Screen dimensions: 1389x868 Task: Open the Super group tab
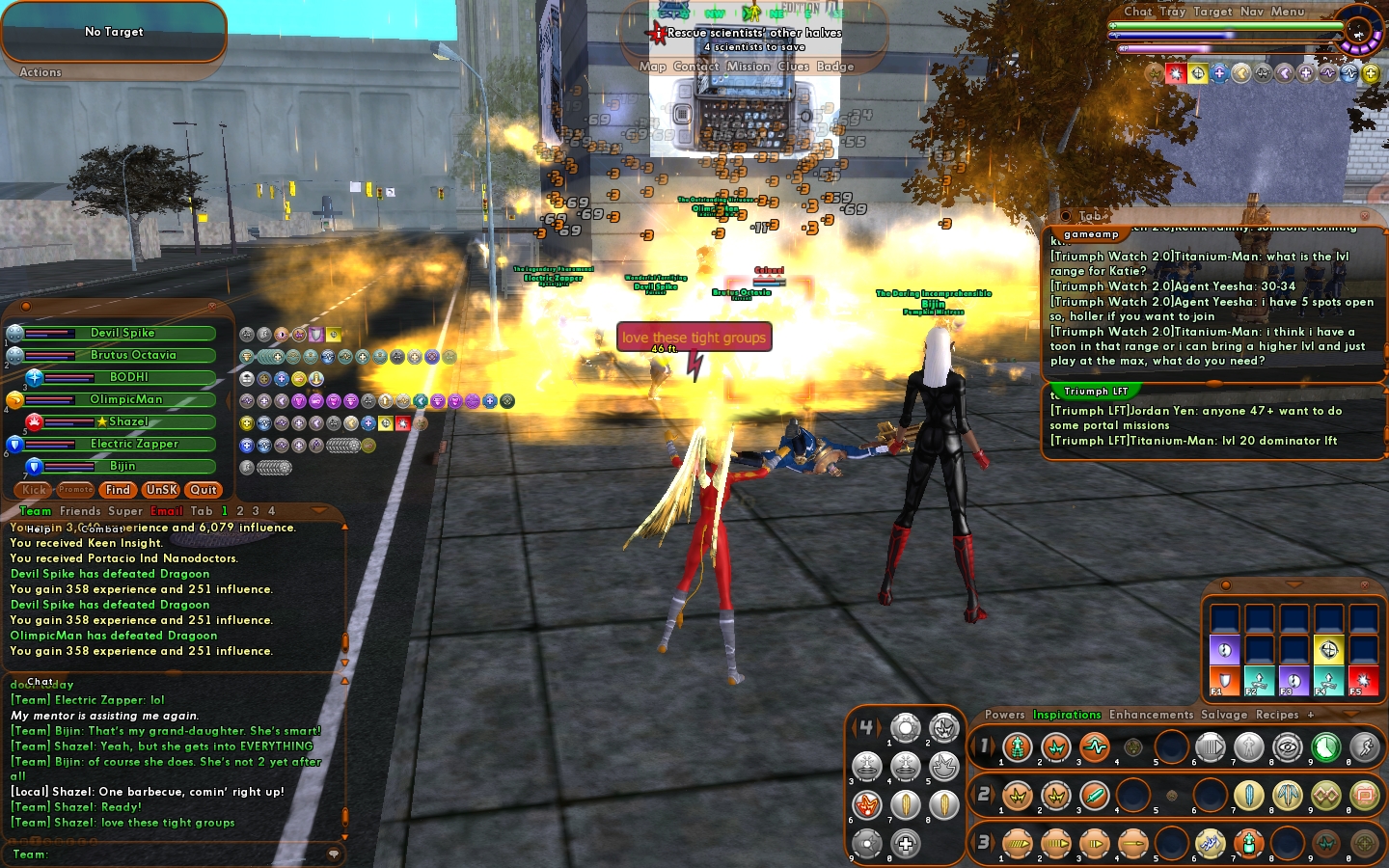point(125,511)
